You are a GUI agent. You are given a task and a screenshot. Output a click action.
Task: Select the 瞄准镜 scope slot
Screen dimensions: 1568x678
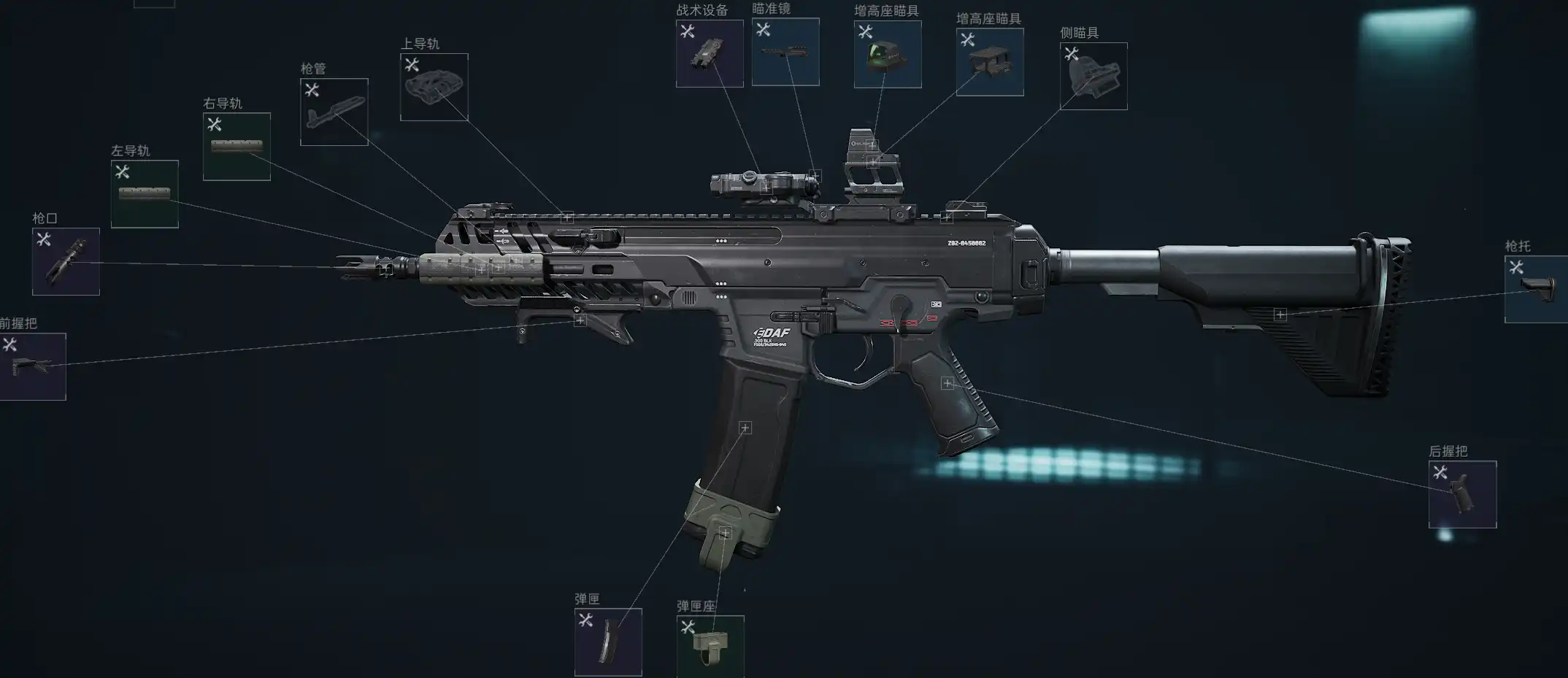785,52
